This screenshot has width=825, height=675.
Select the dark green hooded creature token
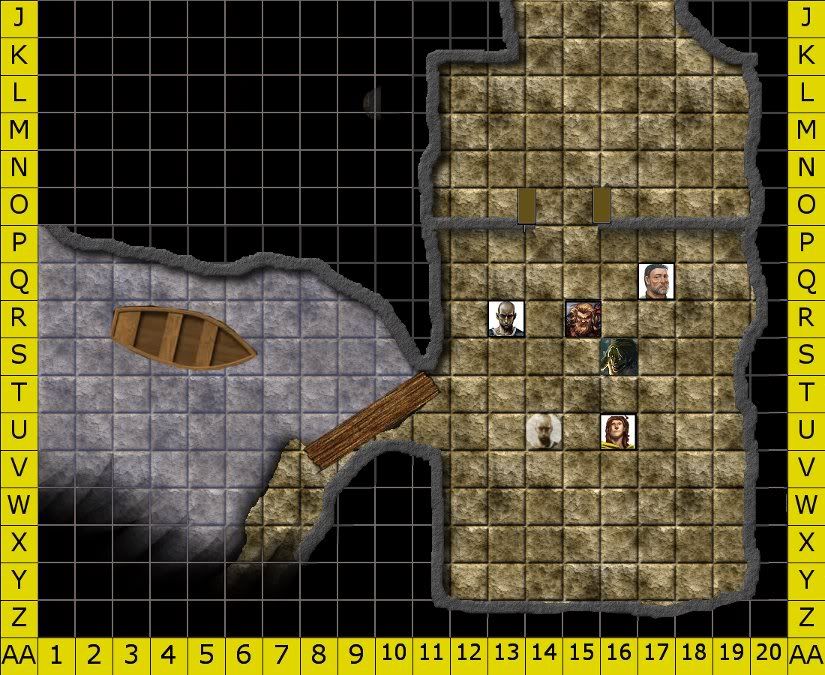coord(618,357)
